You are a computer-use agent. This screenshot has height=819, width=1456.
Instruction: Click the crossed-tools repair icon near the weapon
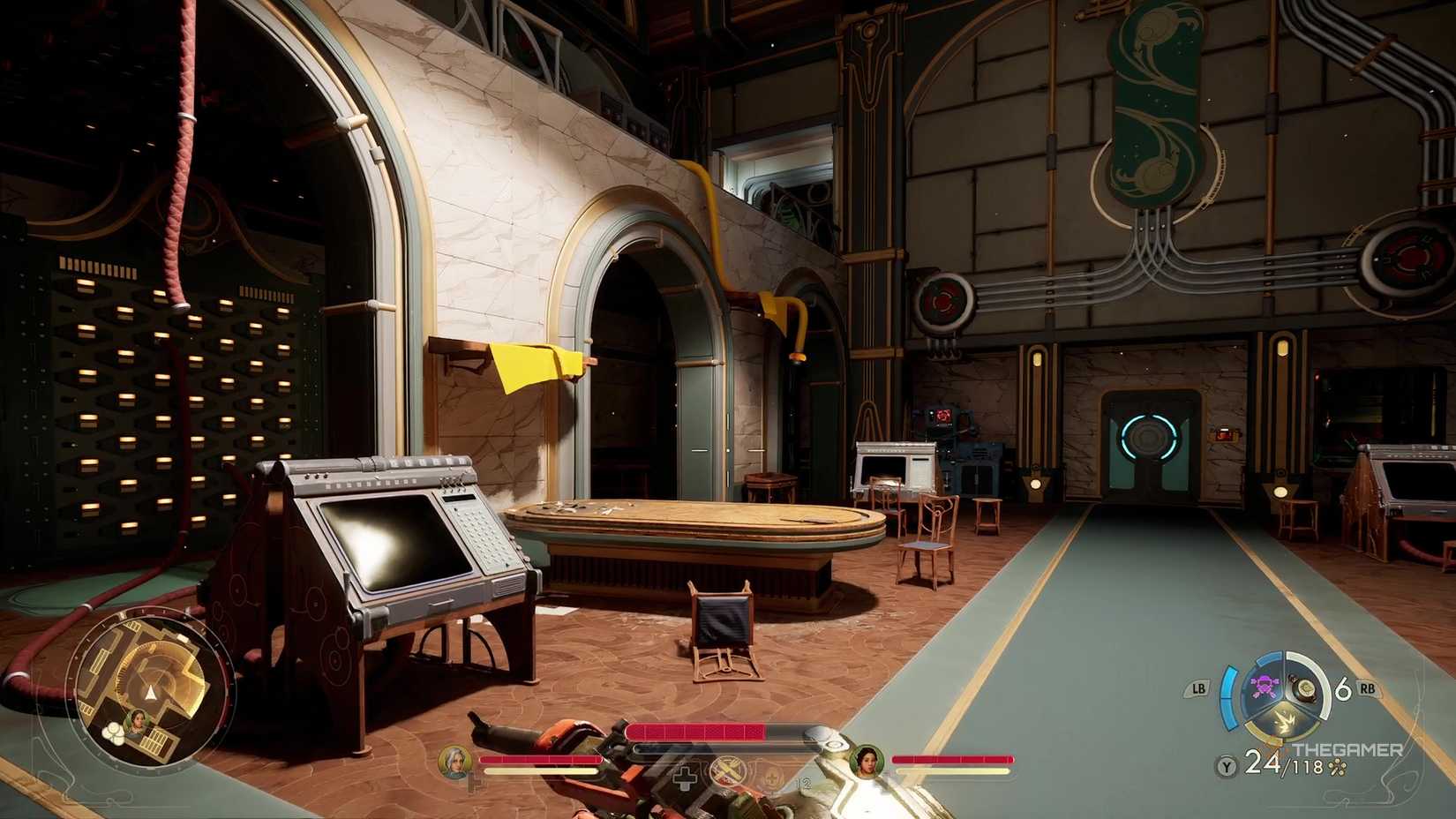tap(726, 770)
